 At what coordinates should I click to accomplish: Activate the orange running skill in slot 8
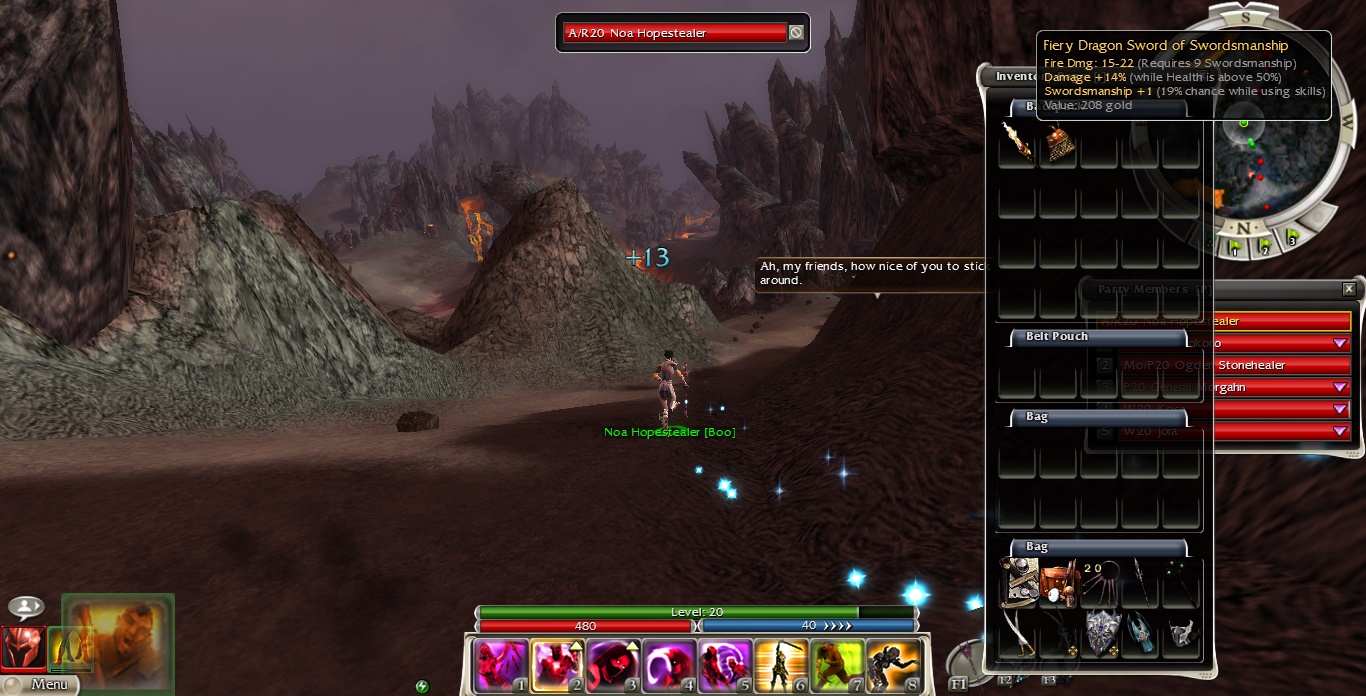pyautogui.click(x=893, y=666)
